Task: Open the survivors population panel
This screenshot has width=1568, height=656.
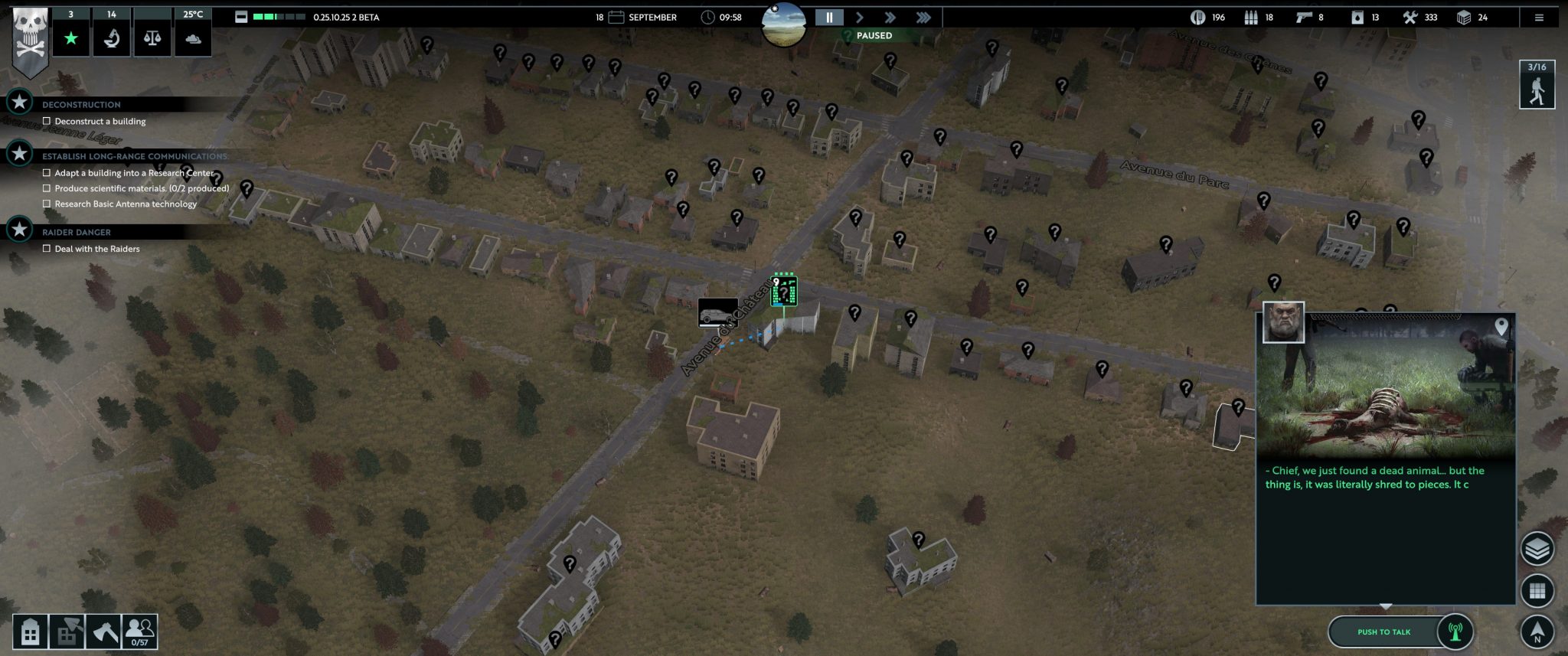Action: (139, 632)
